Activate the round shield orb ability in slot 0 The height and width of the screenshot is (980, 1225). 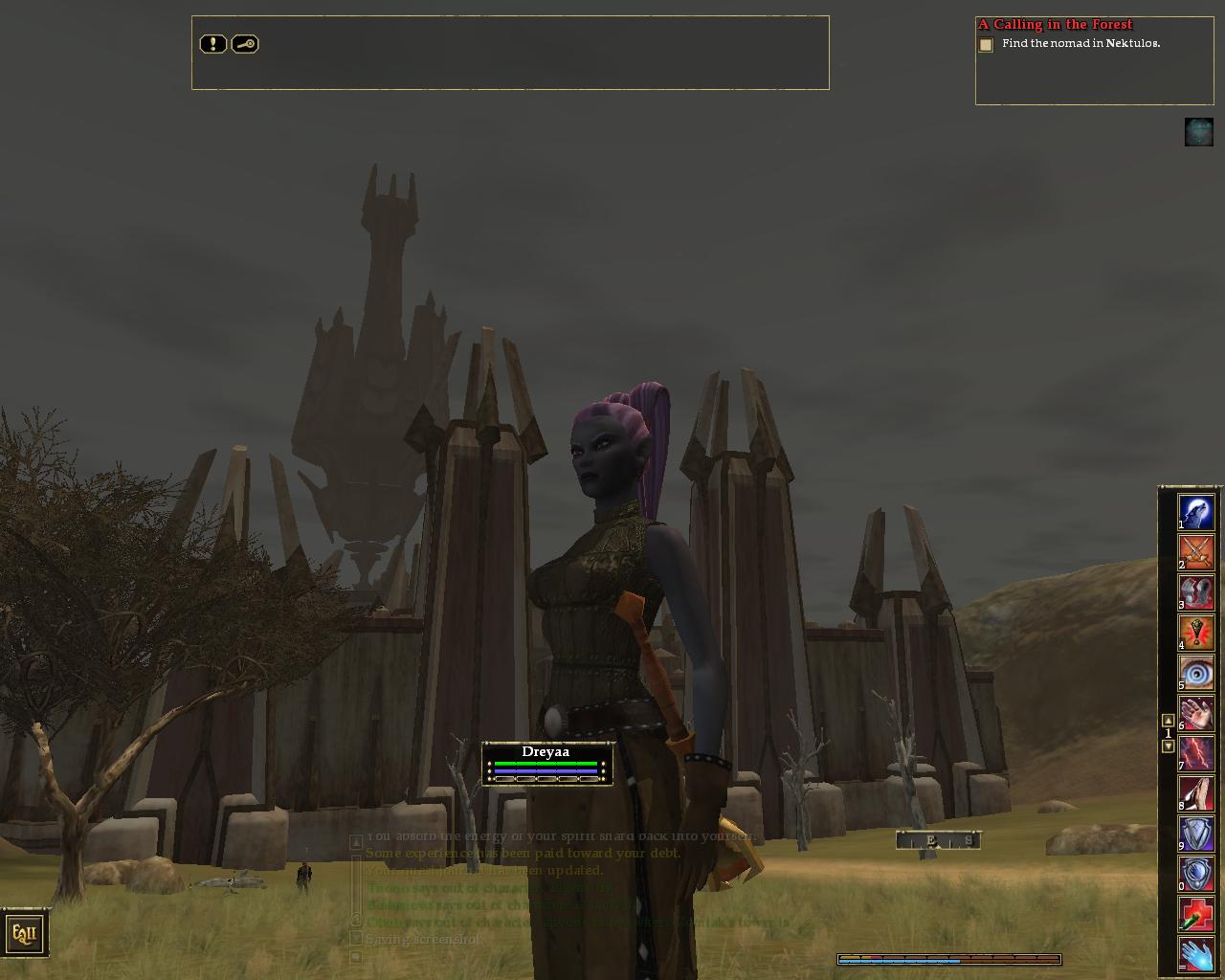tap(1195, 874)
